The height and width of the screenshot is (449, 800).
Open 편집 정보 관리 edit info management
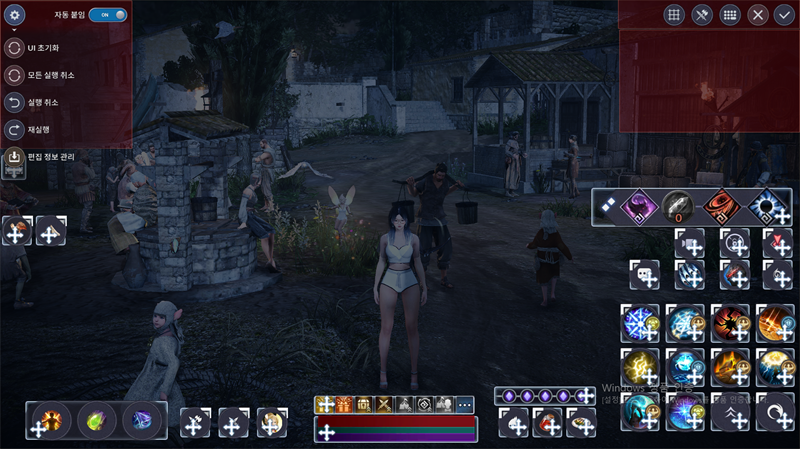coord(15,157)
